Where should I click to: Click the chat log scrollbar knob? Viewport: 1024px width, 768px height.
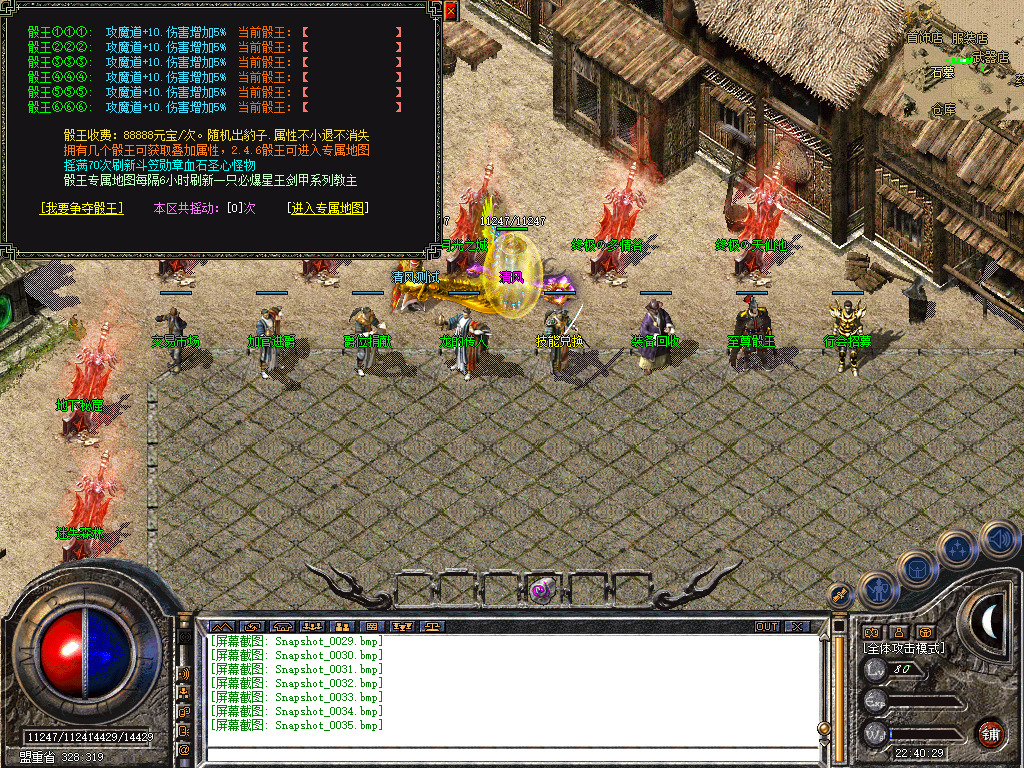coord(824,729)
